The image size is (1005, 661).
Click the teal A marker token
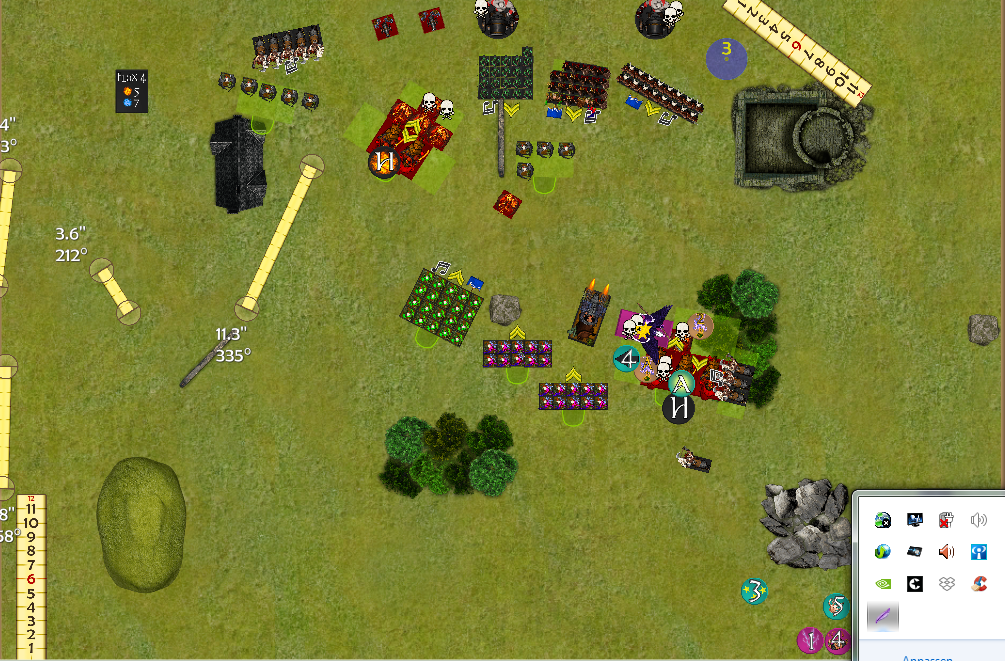tap(682, 383)
